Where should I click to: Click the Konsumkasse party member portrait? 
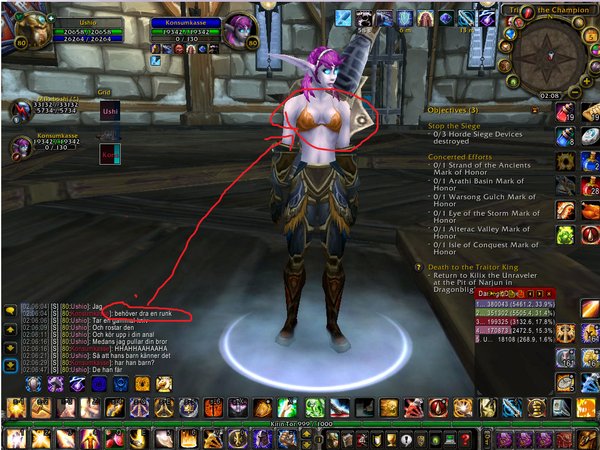[x=18, y=148]
